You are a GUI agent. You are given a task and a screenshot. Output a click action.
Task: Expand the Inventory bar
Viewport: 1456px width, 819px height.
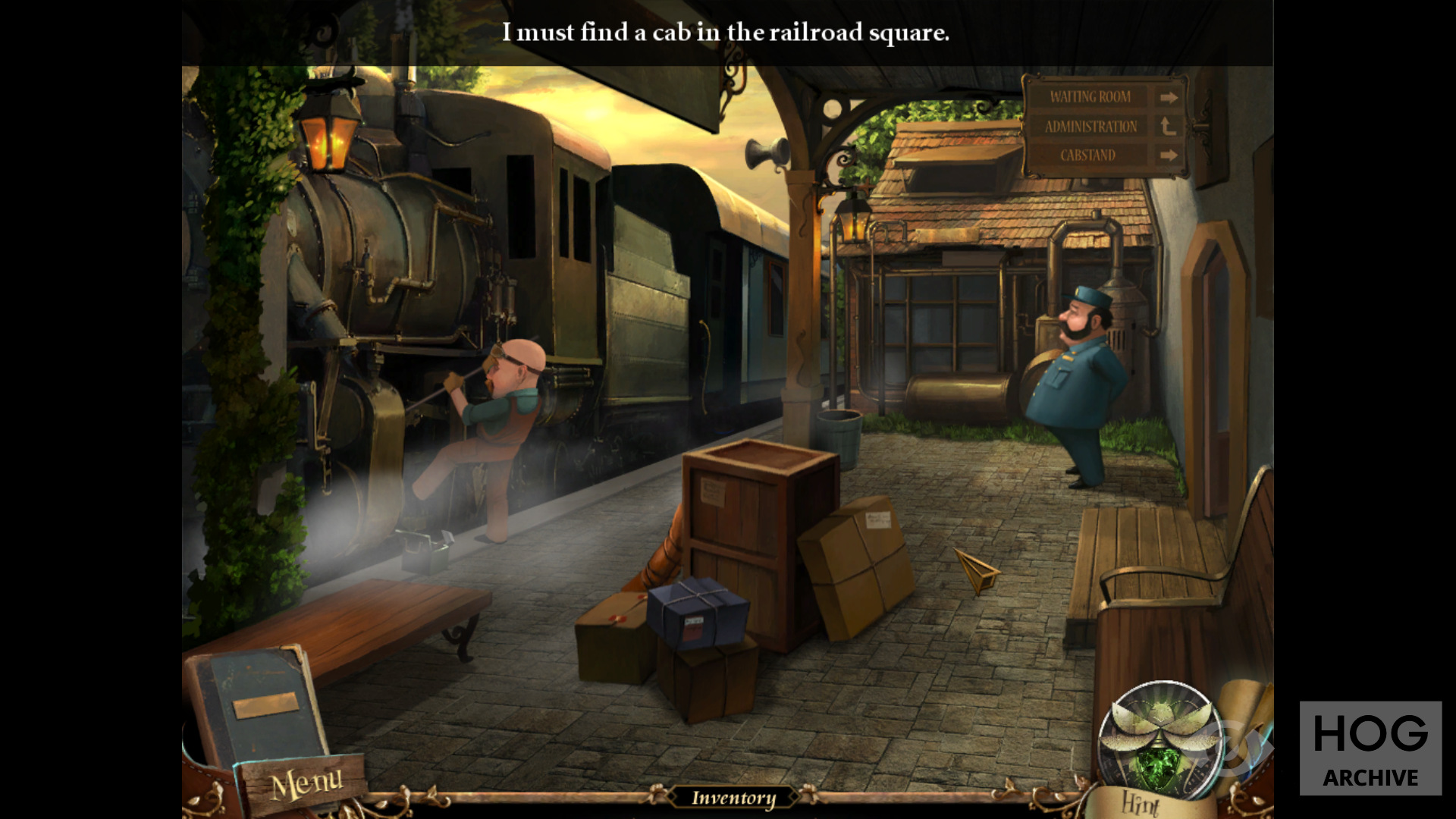pyautogui.click(x=733, y=798)
